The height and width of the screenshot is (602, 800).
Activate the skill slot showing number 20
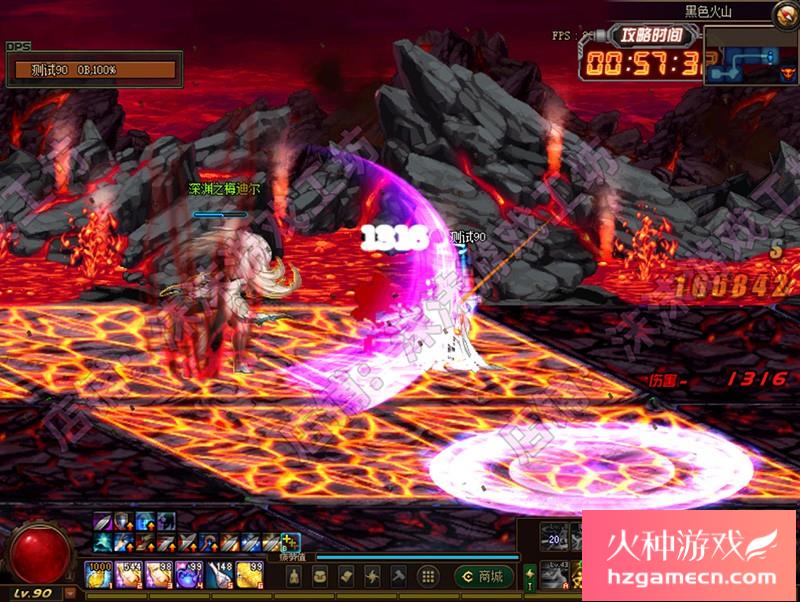pyautogui.click(x=554, y=537)
